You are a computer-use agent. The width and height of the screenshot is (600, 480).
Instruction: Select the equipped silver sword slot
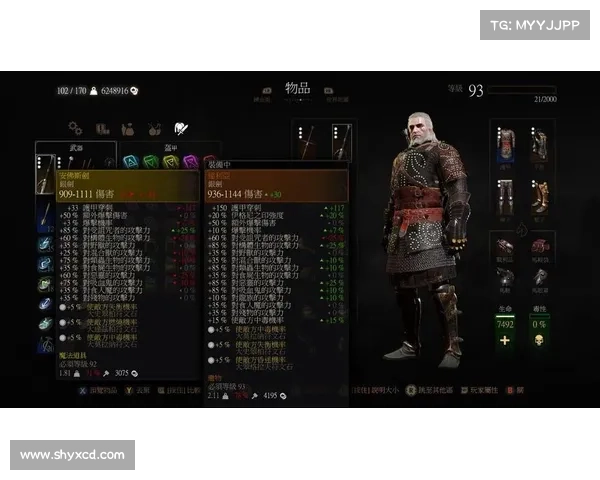tap(340, 143)
